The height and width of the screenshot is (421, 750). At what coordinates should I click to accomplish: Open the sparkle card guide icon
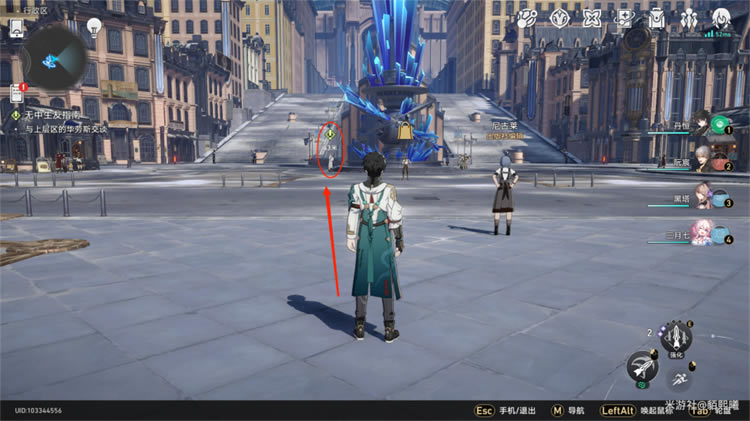(625, 18)
